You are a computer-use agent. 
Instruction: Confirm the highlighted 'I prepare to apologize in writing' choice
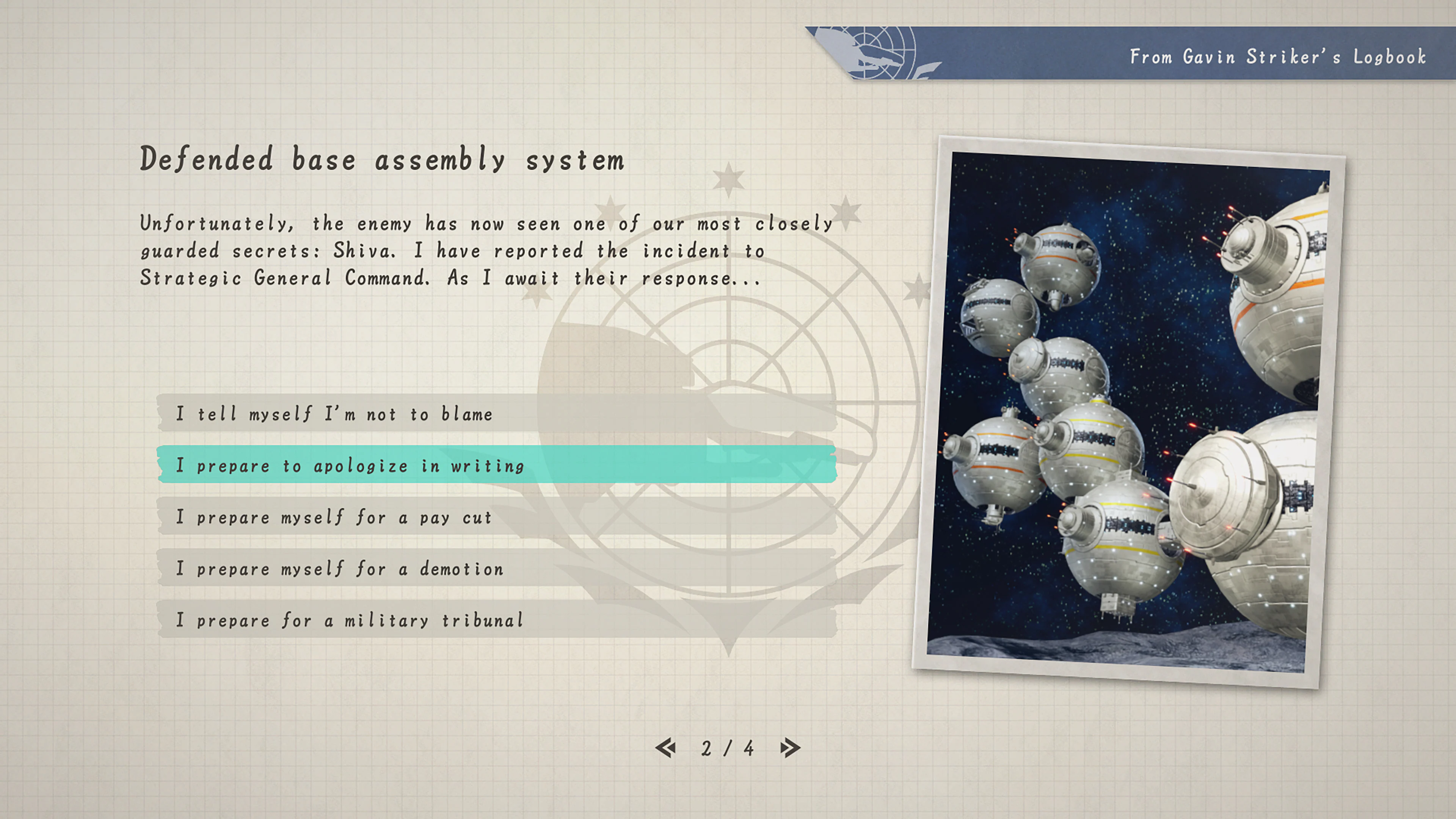(x=349, y=465)
